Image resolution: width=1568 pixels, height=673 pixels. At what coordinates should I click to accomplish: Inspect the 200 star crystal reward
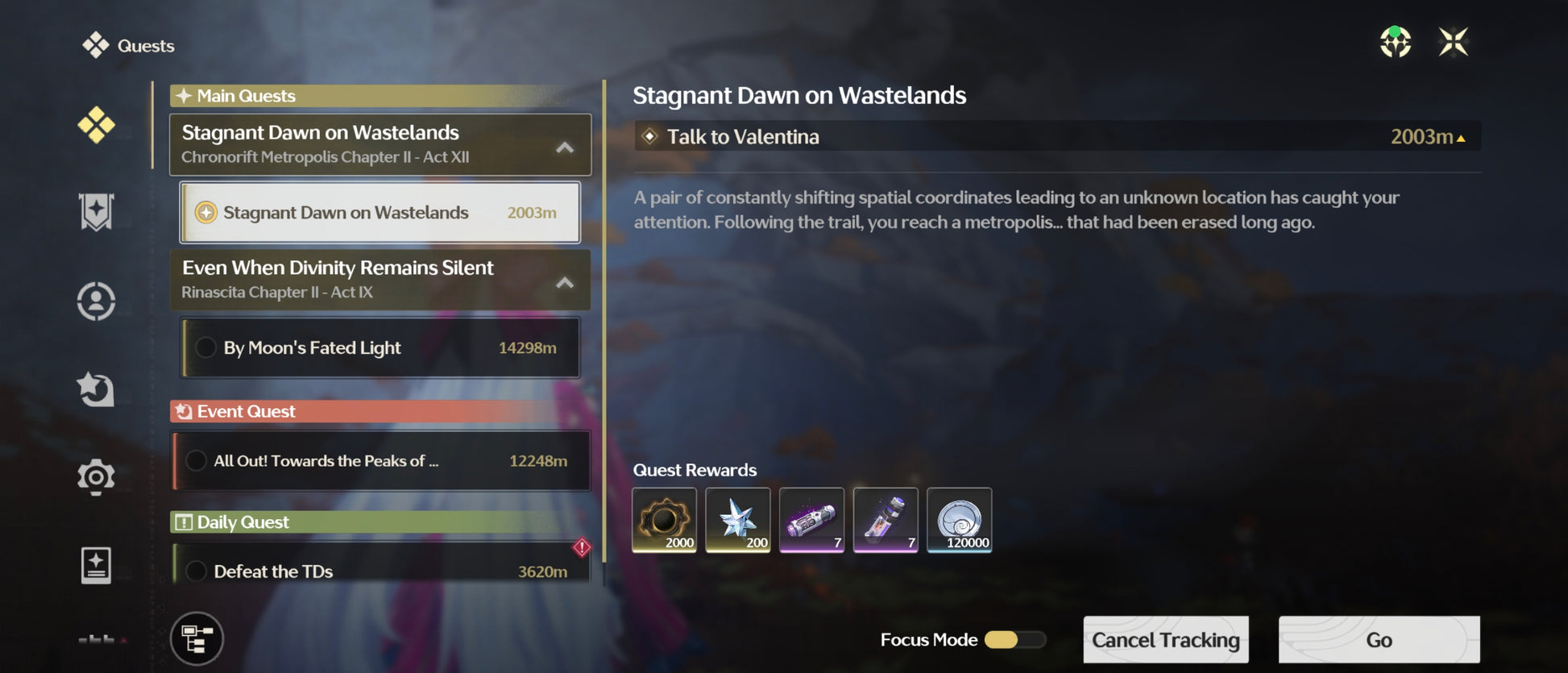(737, 520)
